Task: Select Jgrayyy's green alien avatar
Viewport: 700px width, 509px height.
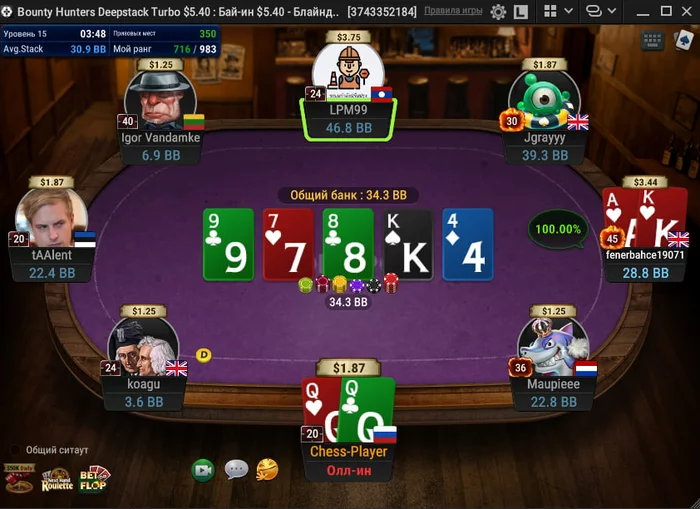Action: click(x=545, y=100)
